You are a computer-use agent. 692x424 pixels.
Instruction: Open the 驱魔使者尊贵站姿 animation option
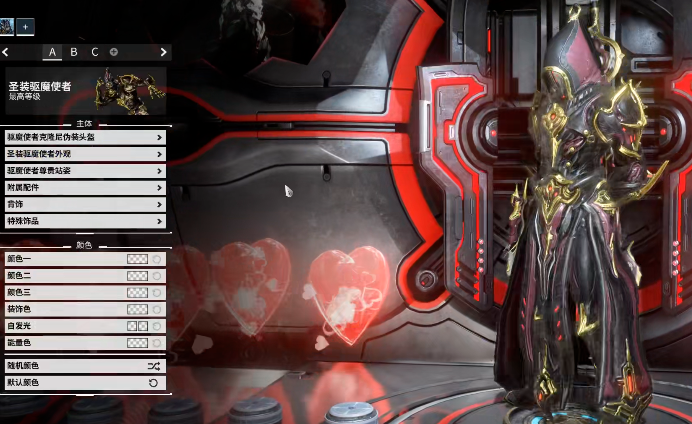click(85, 171)
